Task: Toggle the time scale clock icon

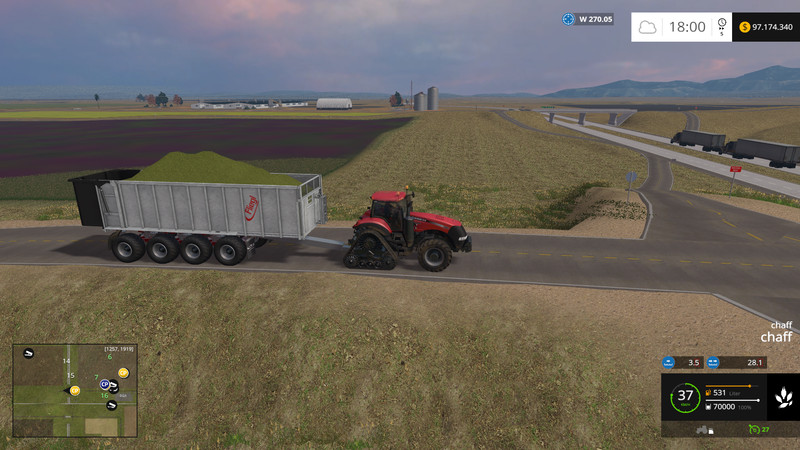Action: click(722, 27)
